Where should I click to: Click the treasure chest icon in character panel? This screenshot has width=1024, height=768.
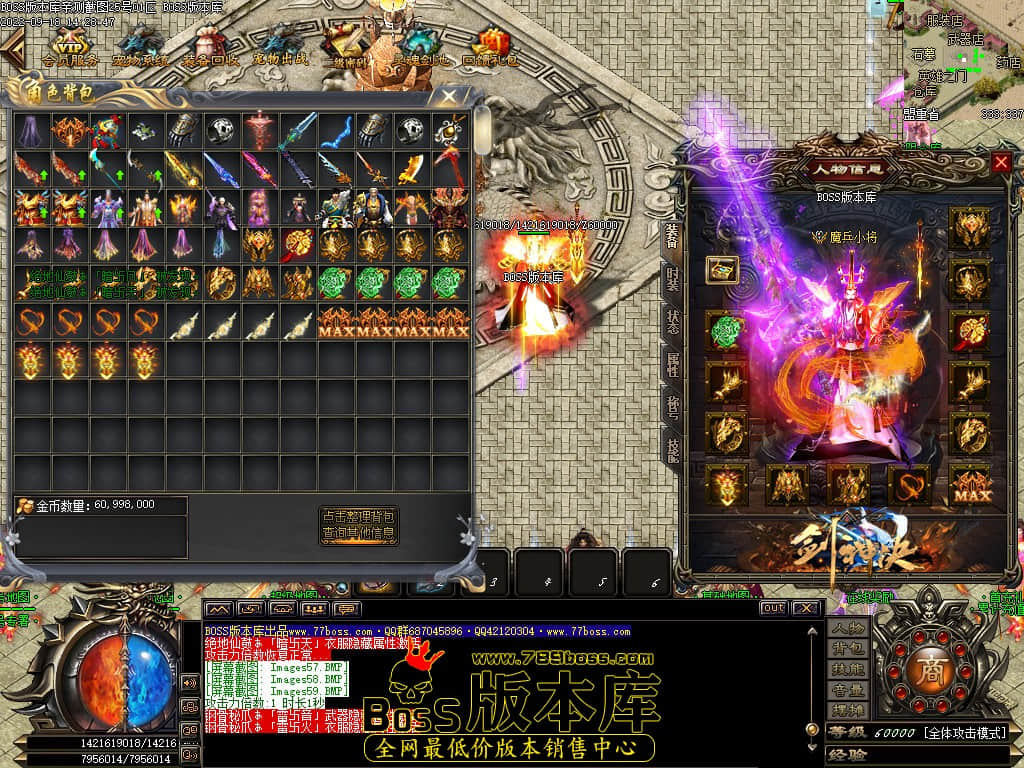point(722,269)
